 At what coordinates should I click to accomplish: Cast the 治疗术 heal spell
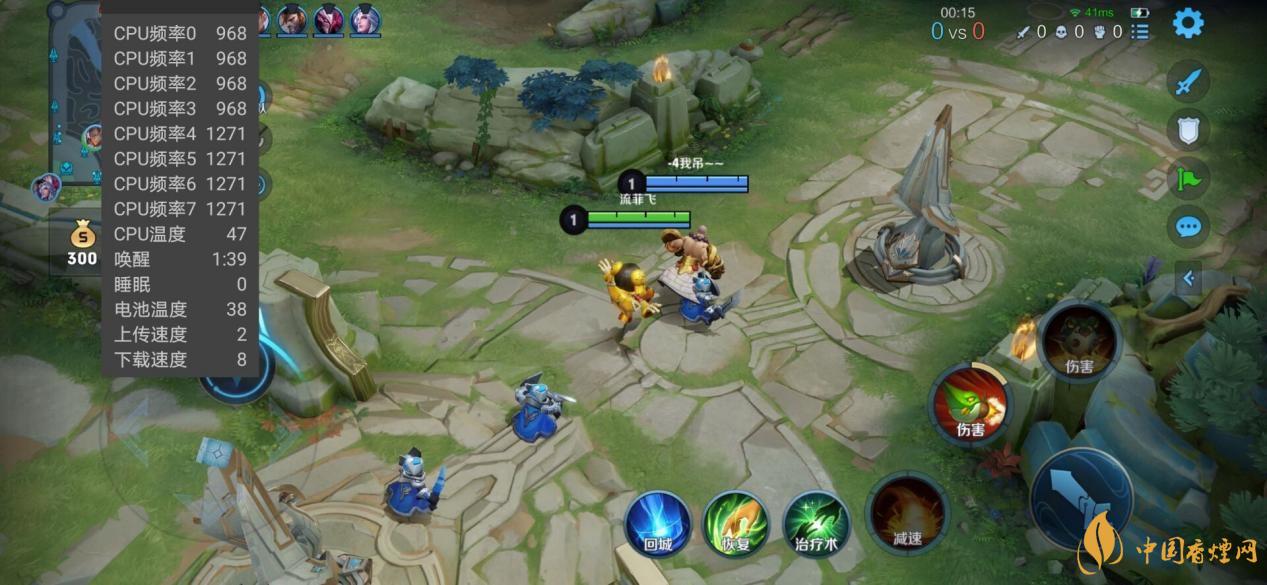[x=816, y=522]
